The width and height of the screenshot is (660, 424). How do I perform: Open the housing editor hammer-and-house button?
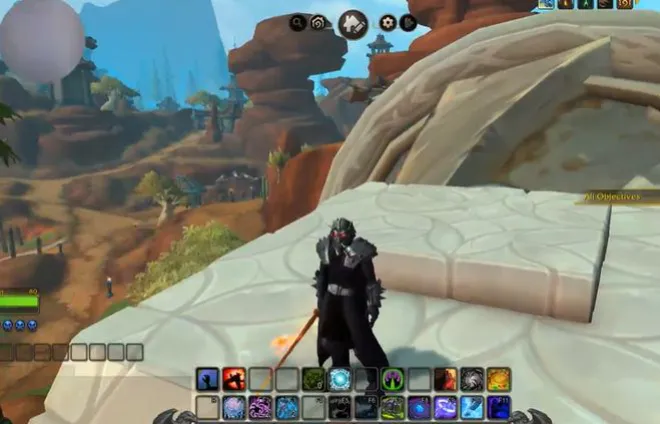pyautogui.click(x=352, y=23)
